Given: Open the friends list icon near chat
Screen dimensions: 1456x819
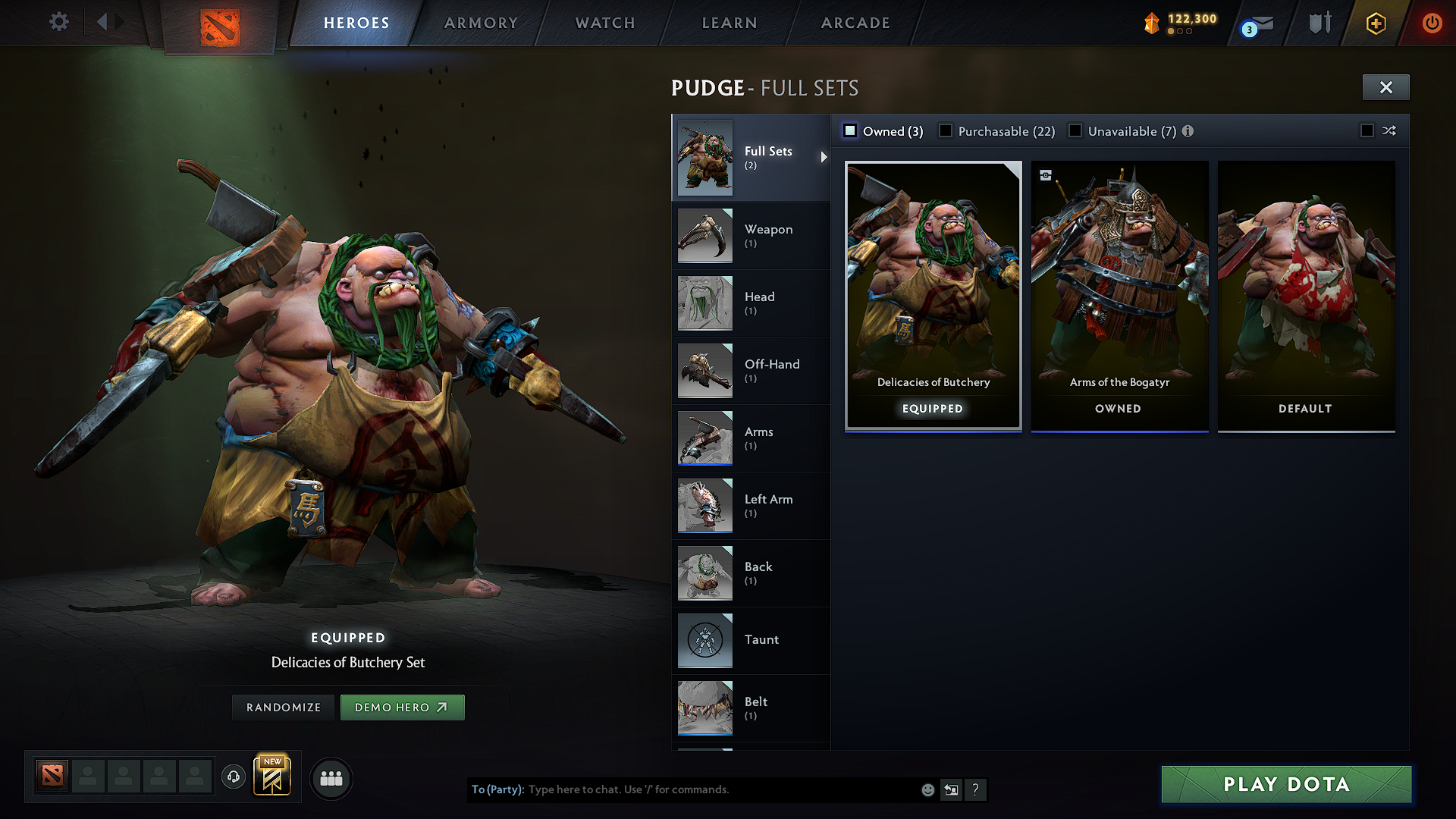Looking at the screenshot, I should 331,778.
